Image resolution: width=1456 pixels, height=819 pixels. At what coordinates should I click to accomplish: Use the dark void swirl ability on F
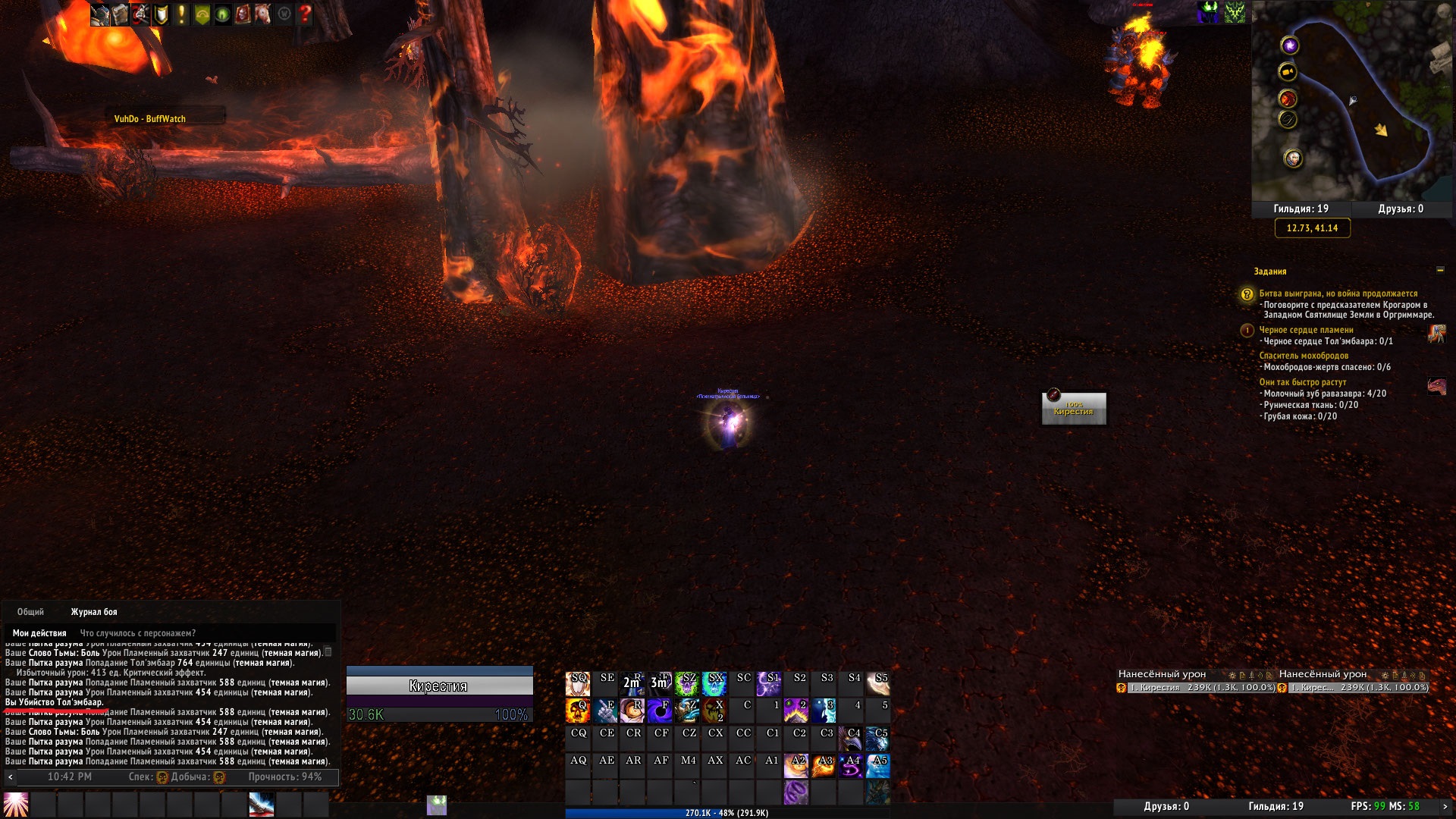pos(660,711)
